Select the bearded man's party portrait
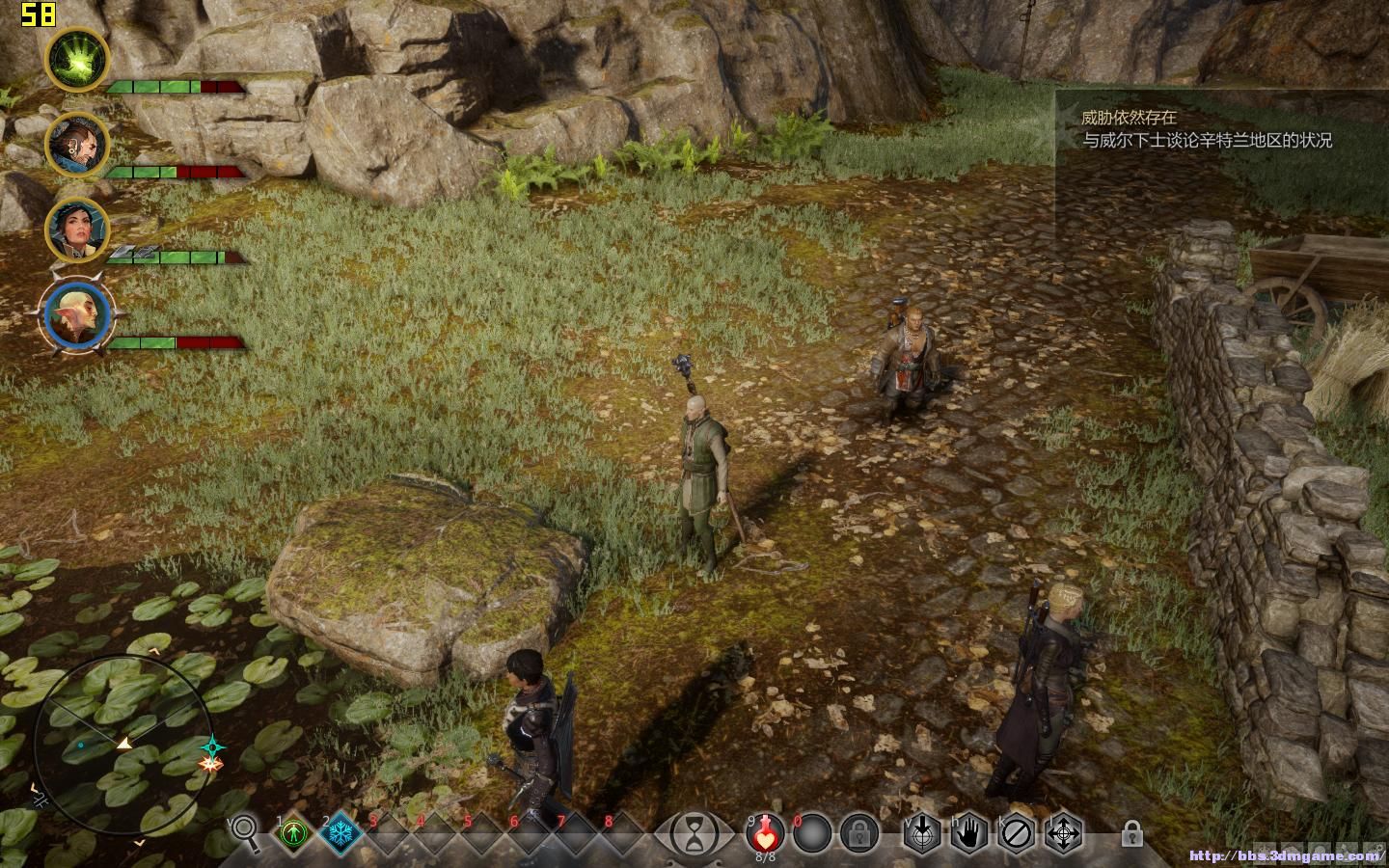Viewport: 1389px width, 868px height. click(77, 144)
